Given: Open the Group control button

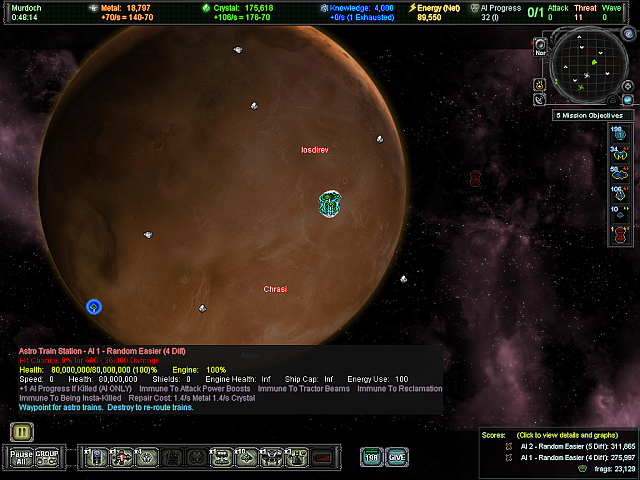Looking at the screenshot, I should (46, 457).
